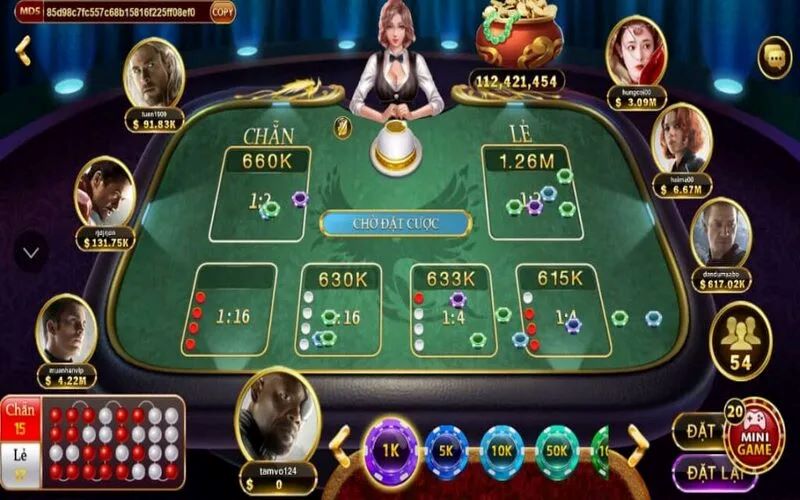The width and height of the screenshot is (800, 500).
Task: Copy the MD5 hash code
Action: click(x=223, y=12)
